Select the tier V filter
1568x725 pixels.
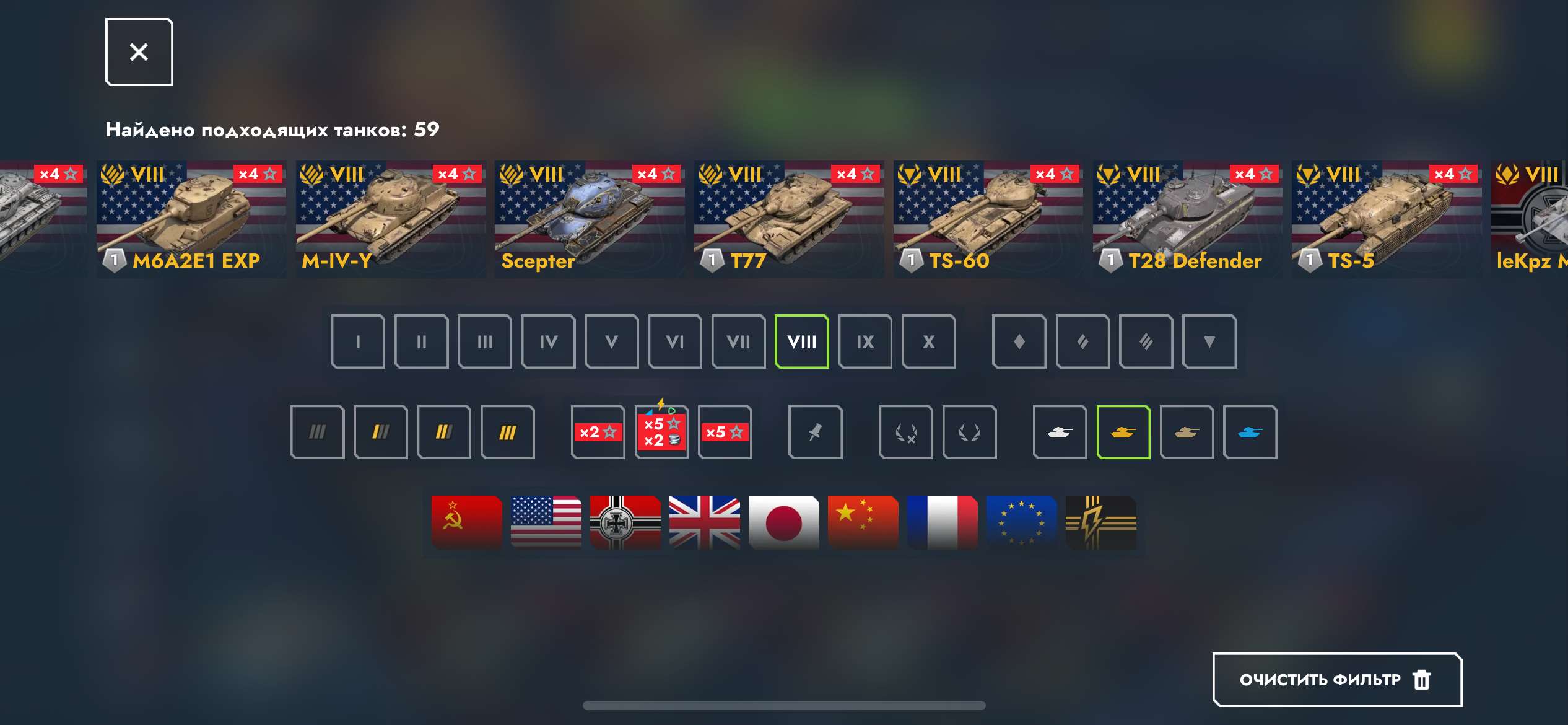click(x=612, y=341)
